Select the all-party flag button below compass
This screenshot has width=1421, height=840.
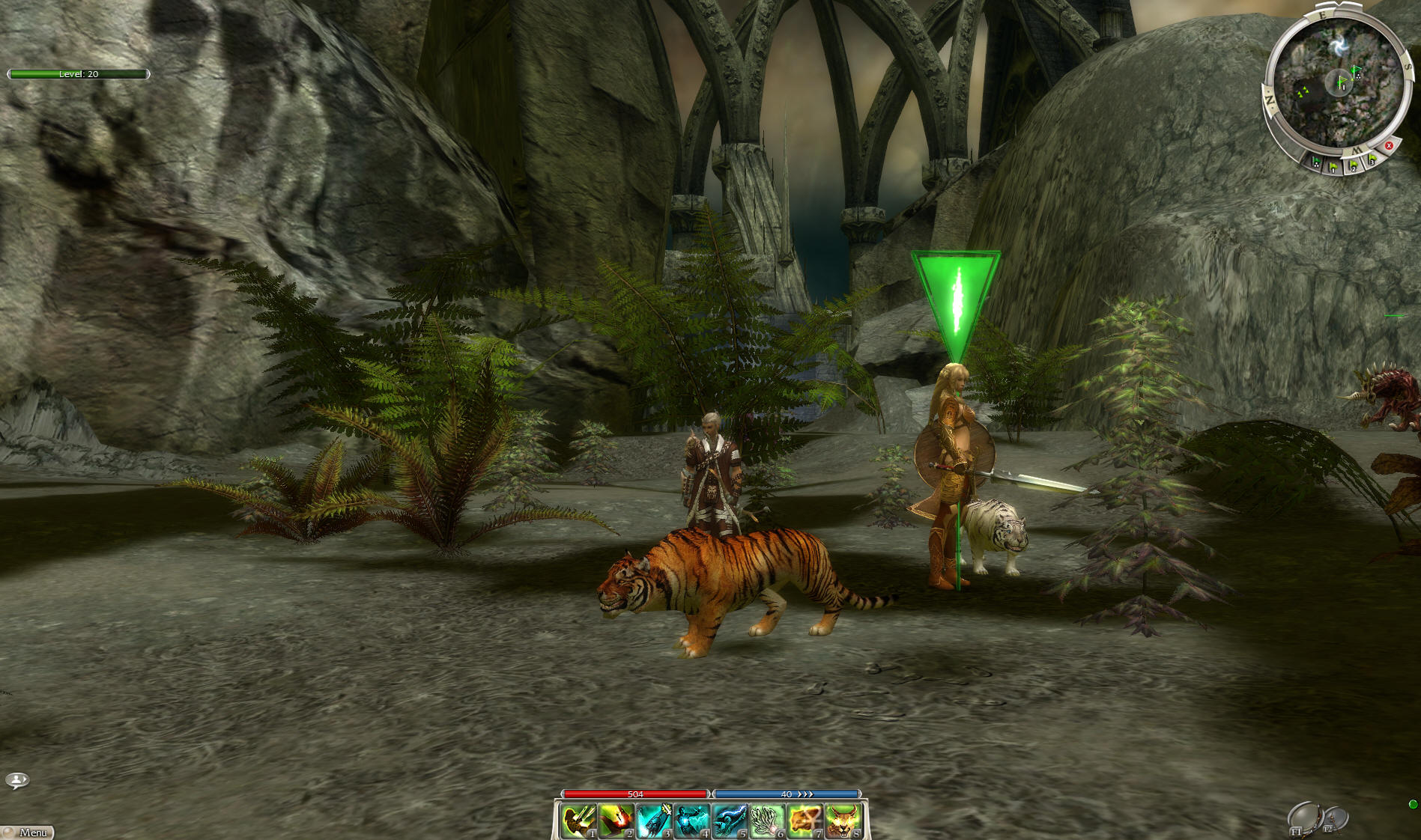(x=1316, y=162)
